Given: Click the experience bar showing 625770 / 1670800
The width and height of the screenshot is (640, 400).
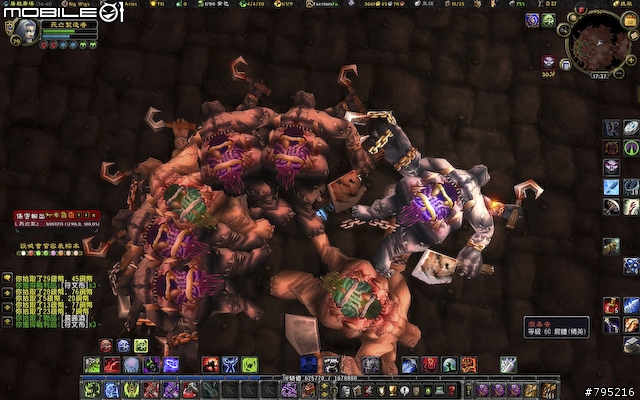Looking at the screenshot, I should [320, 379].
